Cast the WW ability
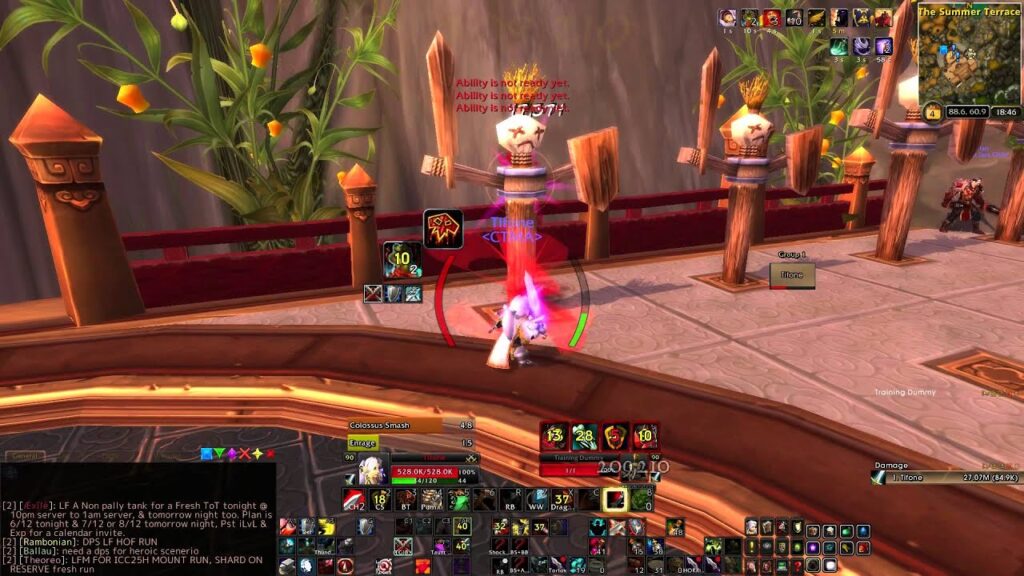Image resolution: width=1024 pixels, height=576 pixels. tap(536, 499)
